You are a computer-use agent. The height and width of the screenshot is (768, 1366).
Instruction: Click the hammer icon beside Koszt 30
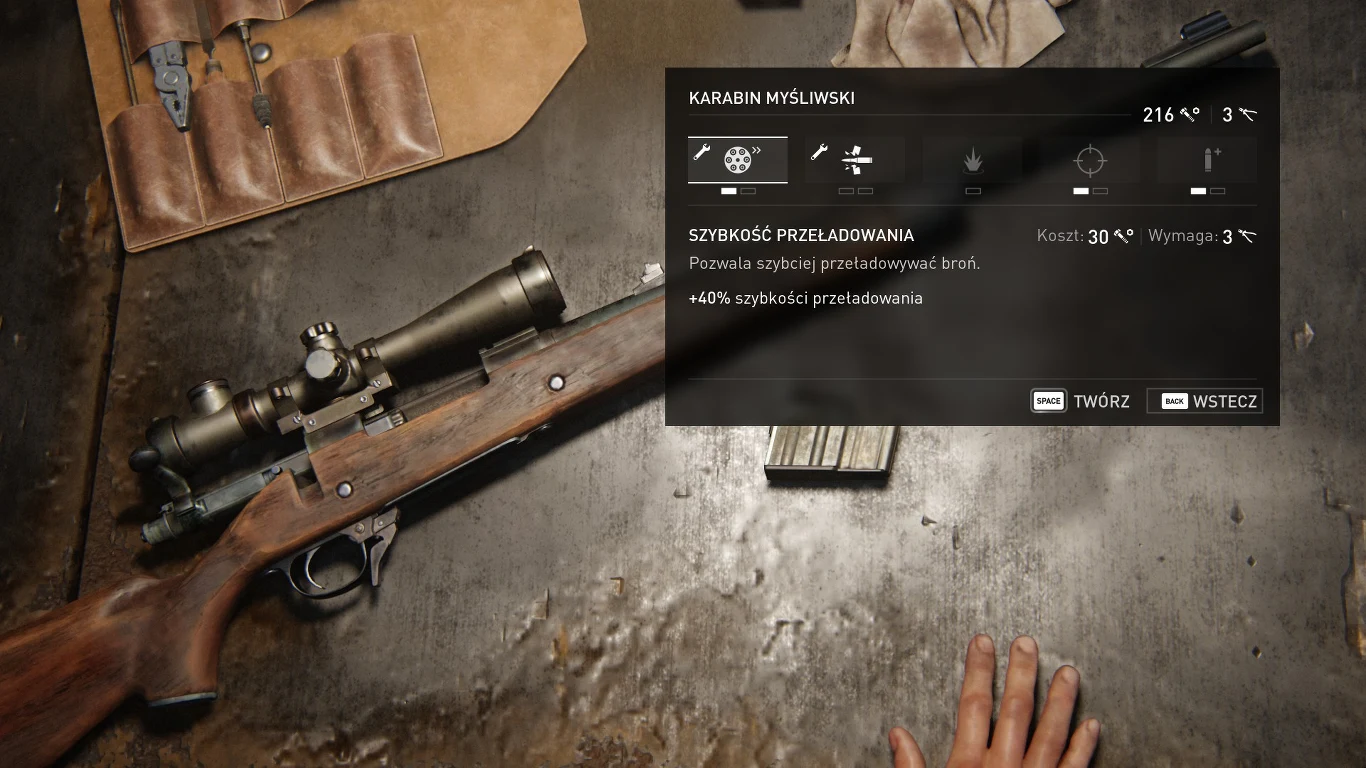(x=1121, y=236)
